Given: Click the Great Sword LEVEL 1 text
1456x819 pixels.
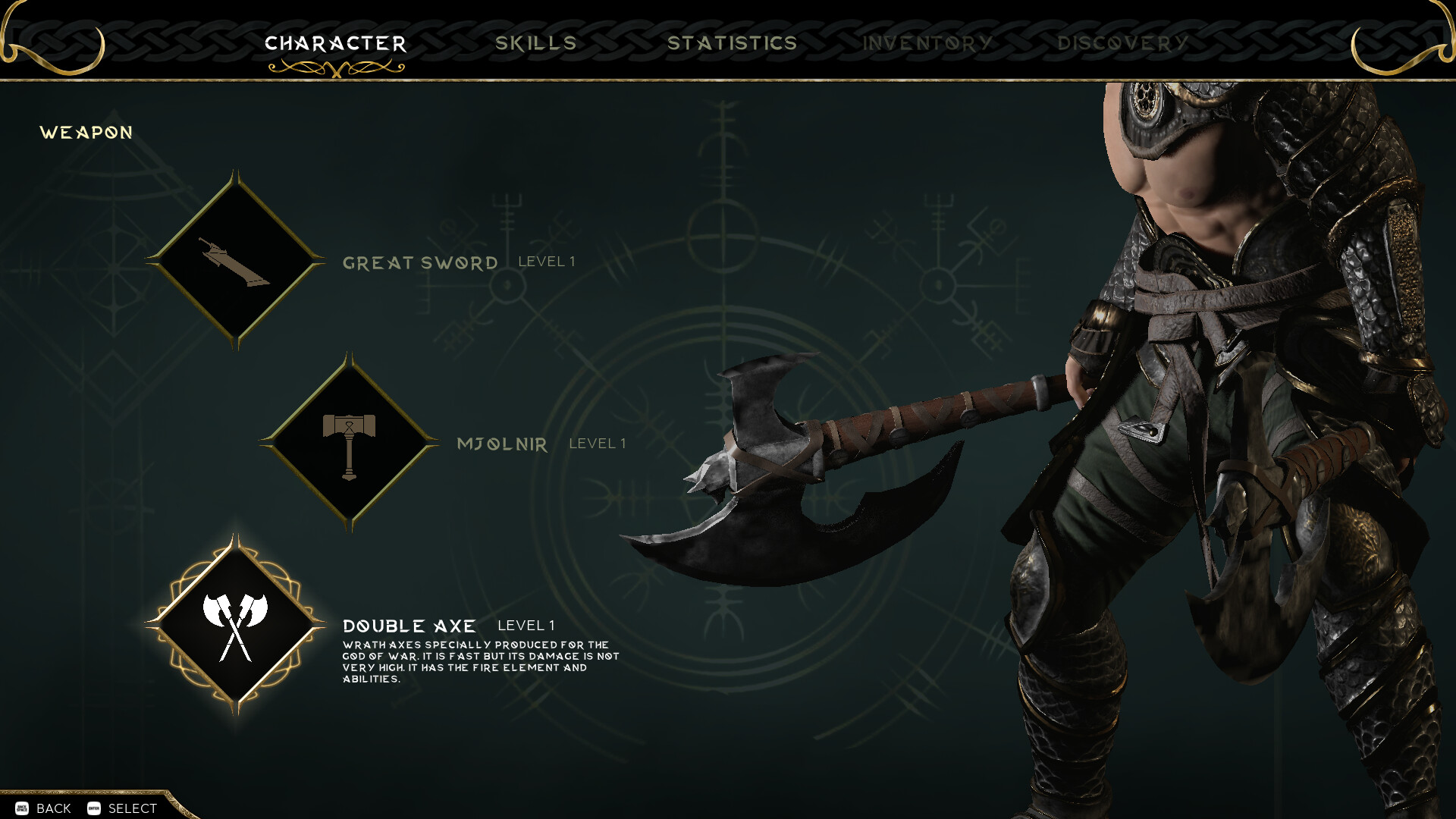Looking at the screenshot, I should click(546, 262).
